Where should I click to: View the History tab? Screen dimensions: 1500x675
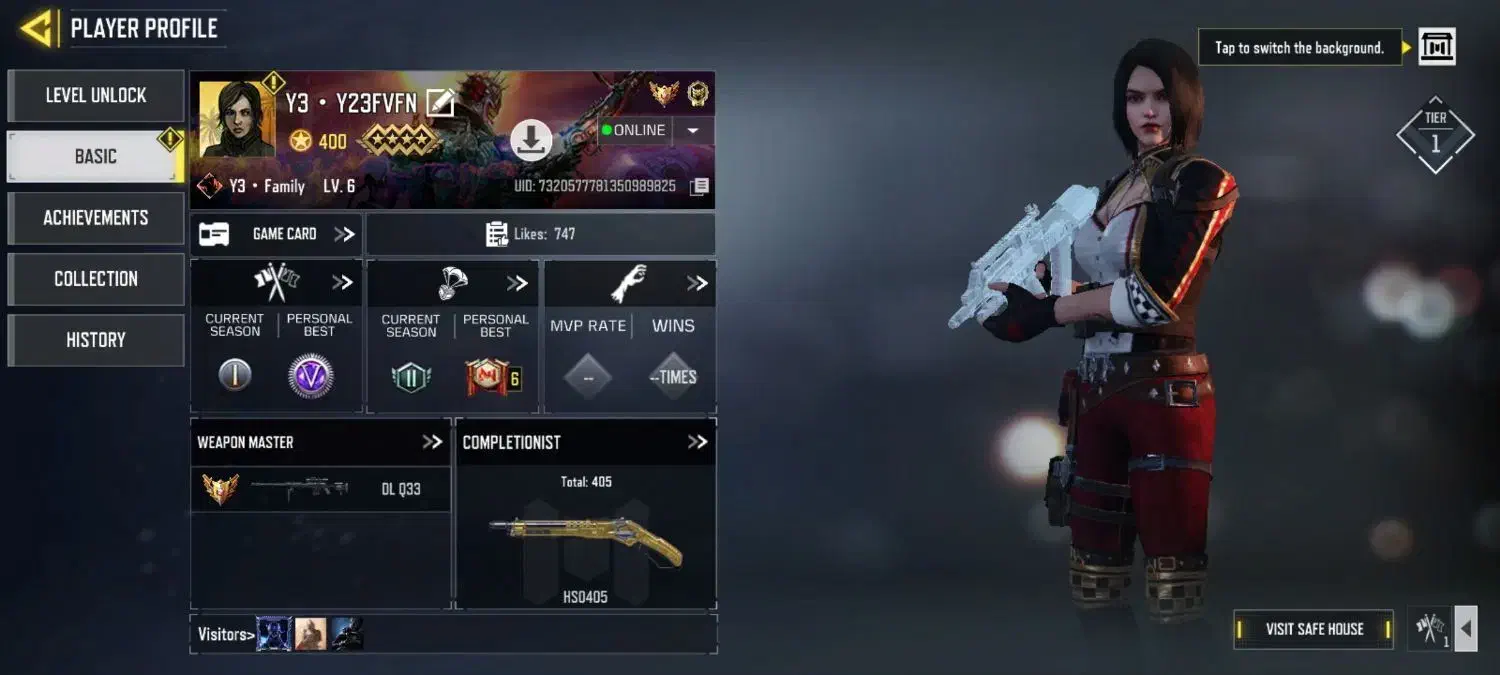pyautogui.click(x=96, y=340)
